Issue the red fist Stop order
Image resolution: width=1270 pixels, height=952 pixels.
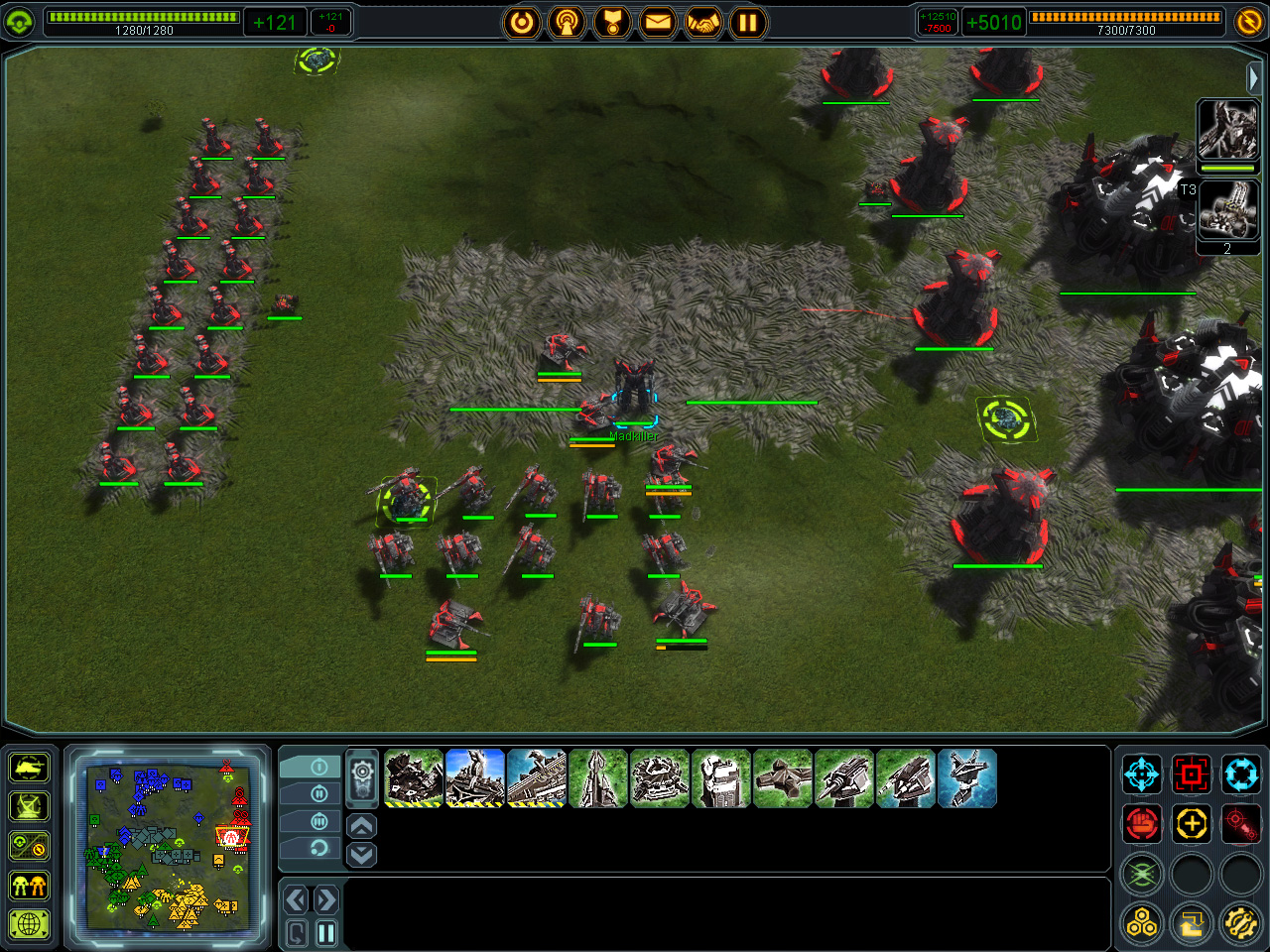1142,823
